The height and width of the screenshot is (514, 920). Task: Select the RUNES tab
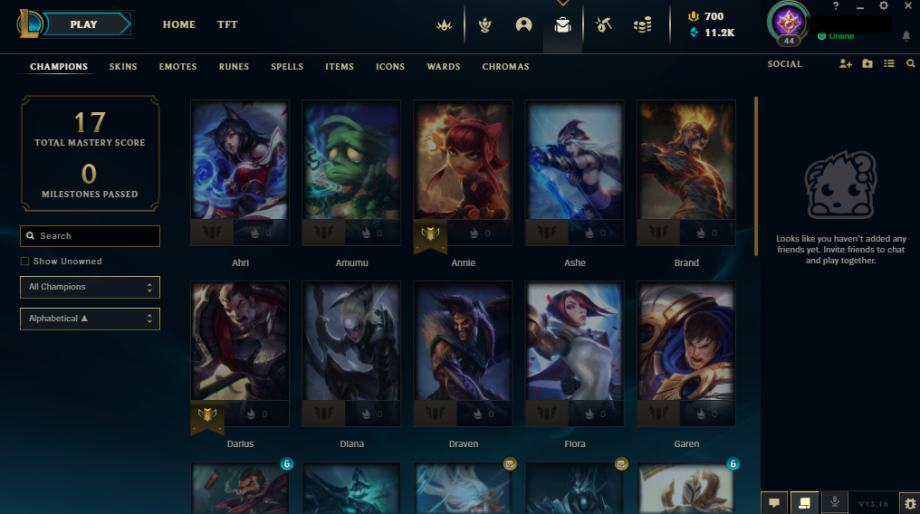(234, 67)
